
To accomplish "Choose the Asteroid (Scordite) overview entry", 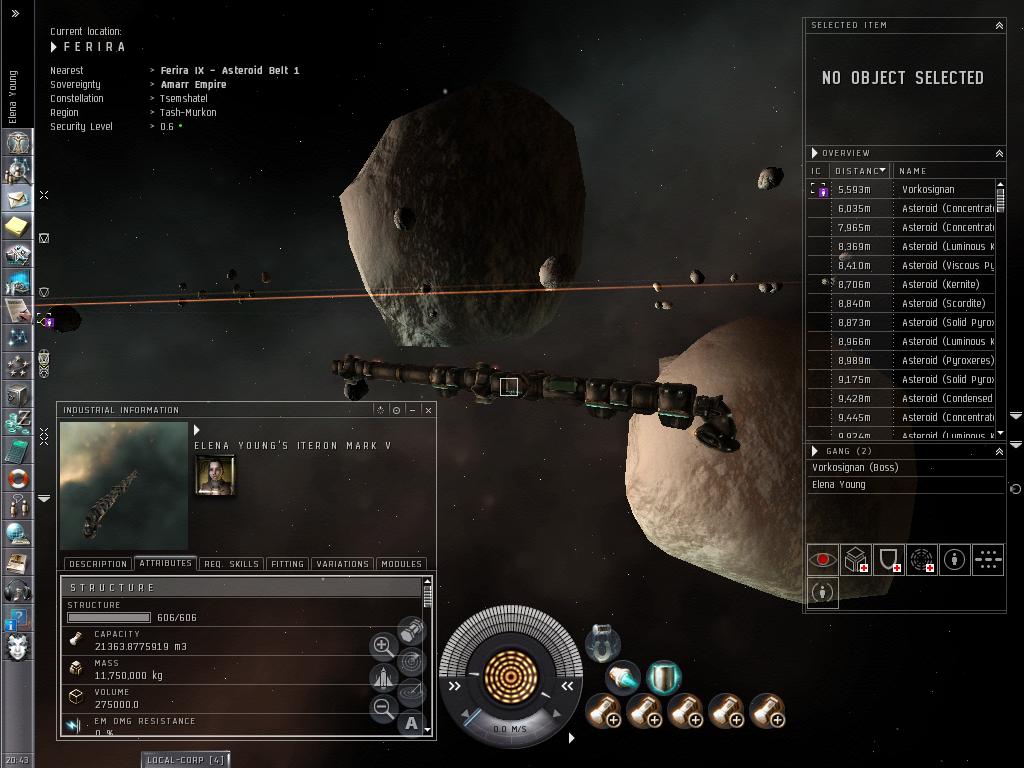I will 943,303.
